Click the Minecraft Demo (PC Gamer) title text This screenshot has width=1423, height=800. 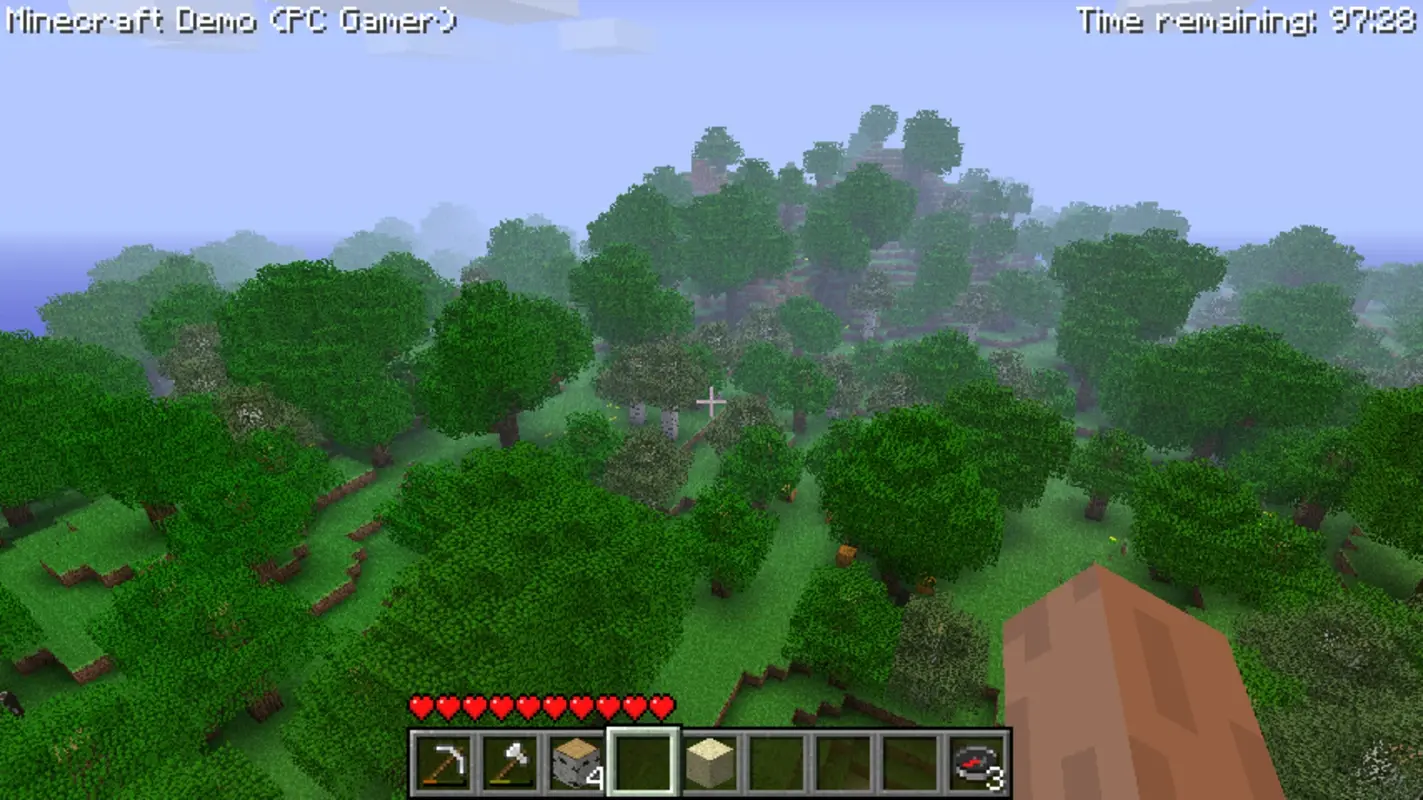click(230, 16)
